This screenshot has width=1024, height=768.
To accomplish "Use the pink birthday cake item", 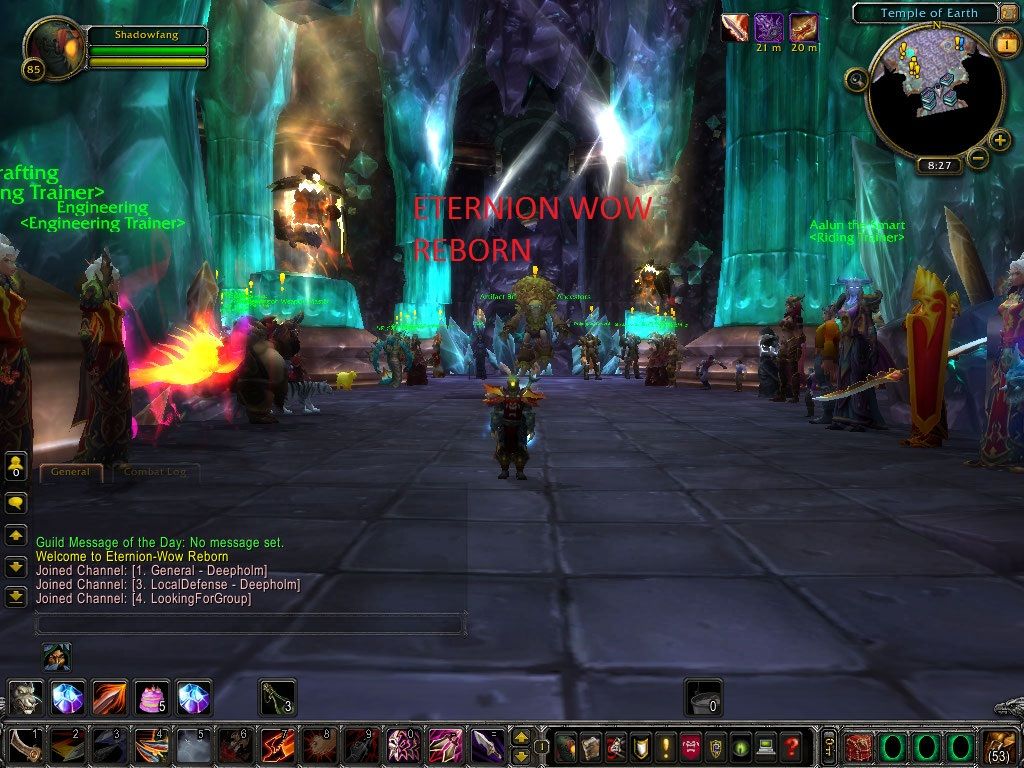I will [x=152, y=697].
